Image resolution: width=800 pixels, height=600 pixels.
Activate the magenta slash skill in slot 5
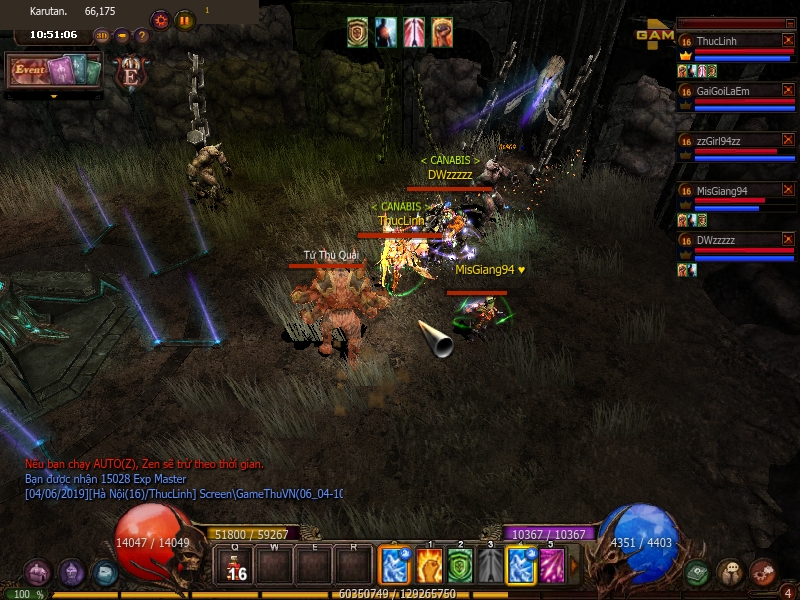[552, 566]
